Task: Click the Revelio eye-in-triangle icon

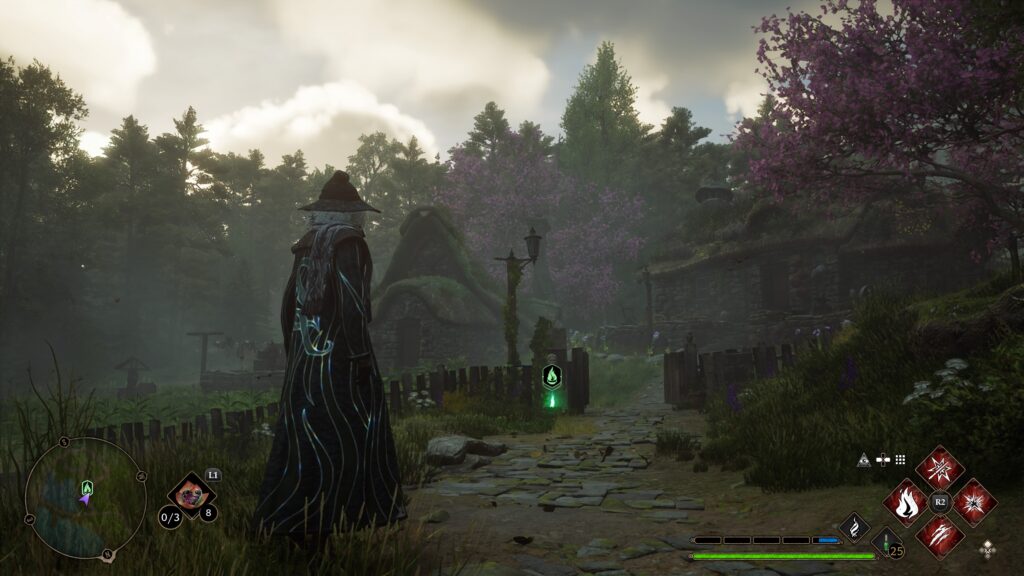Action: 863,460
